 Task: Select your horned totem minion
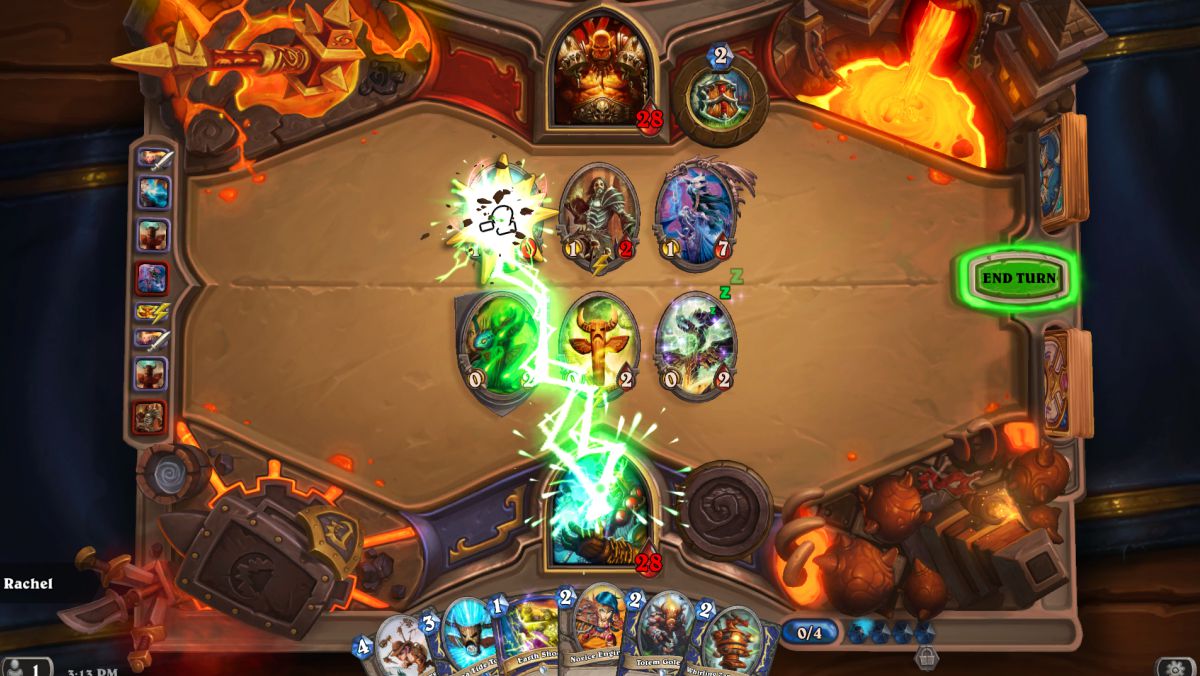[x=599, y=345]
